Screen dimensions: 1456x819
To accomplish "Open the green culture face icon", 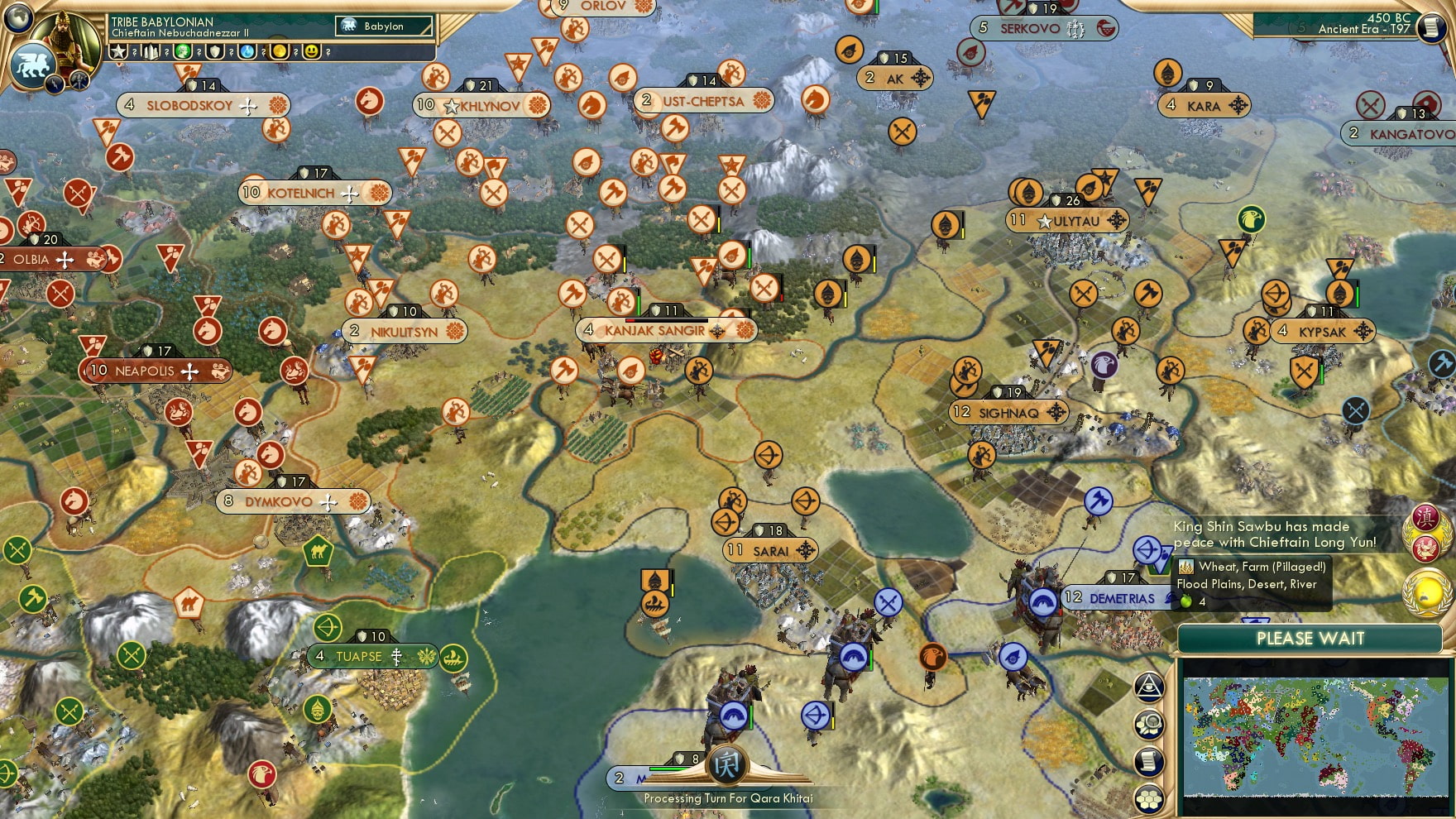I will coord(184,52).
